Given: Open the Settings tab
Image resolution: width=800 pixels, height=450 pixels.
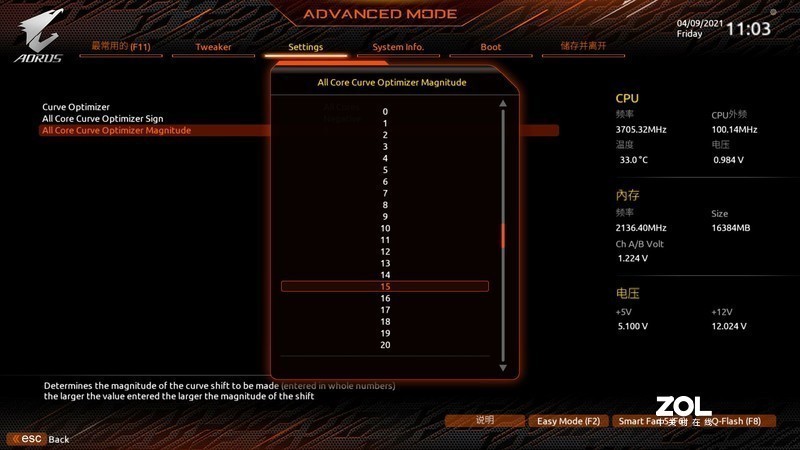Looking at the screenshot, I should 305,47.
